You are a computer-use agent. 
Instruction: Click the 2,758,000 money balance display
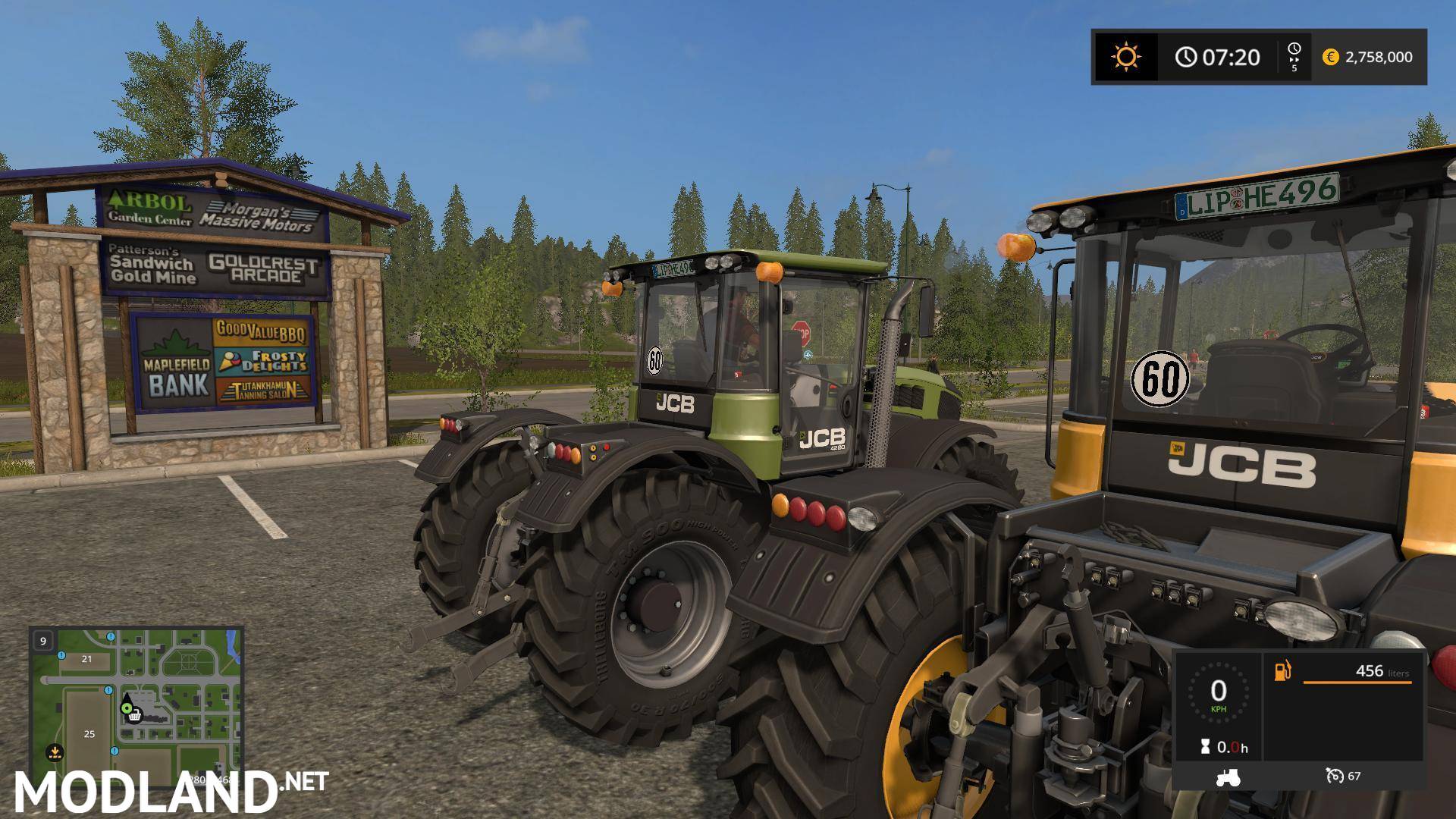coord(1379,57)
